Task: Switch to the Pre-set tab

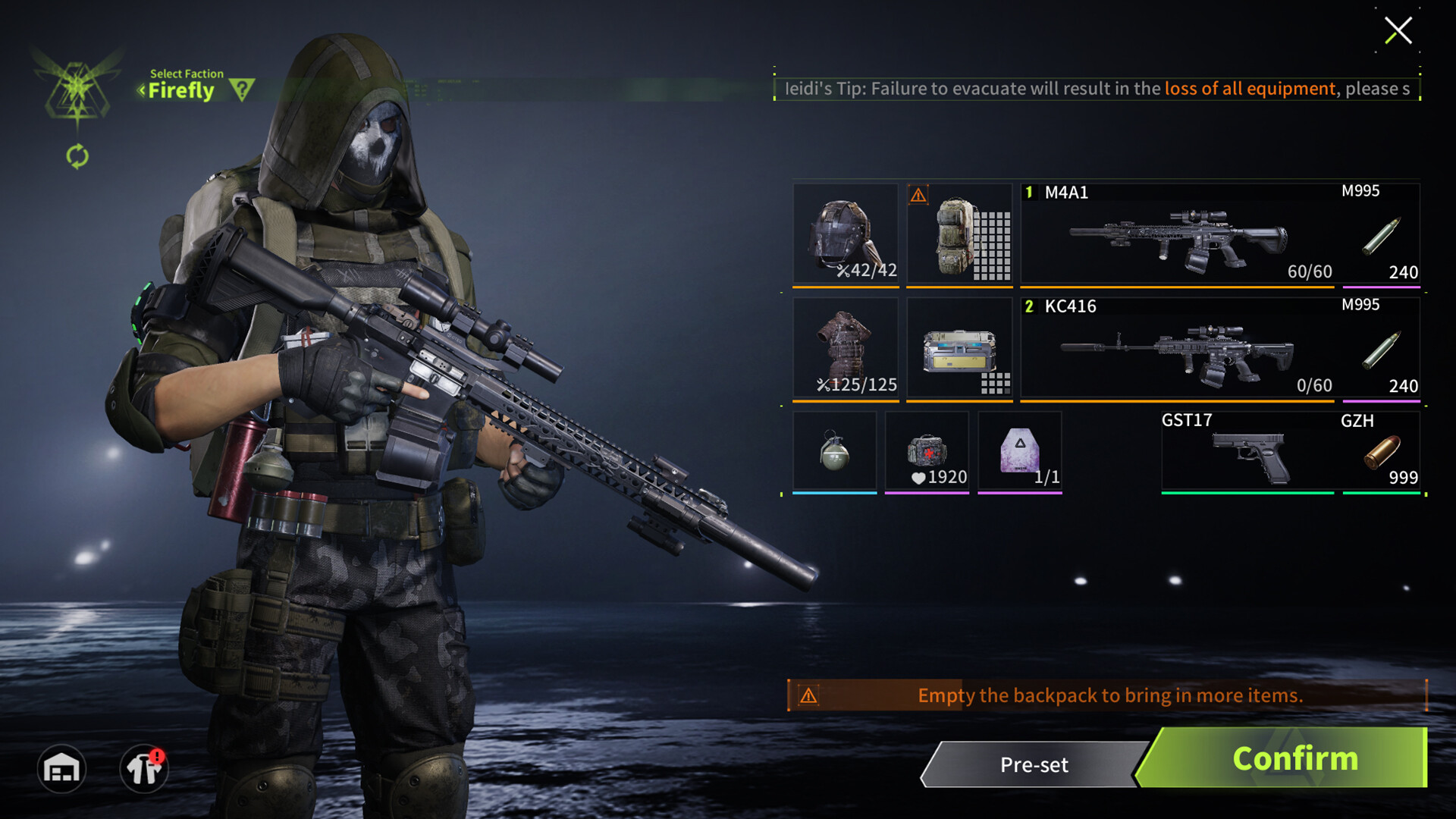Action: (x=1033, y=764)
